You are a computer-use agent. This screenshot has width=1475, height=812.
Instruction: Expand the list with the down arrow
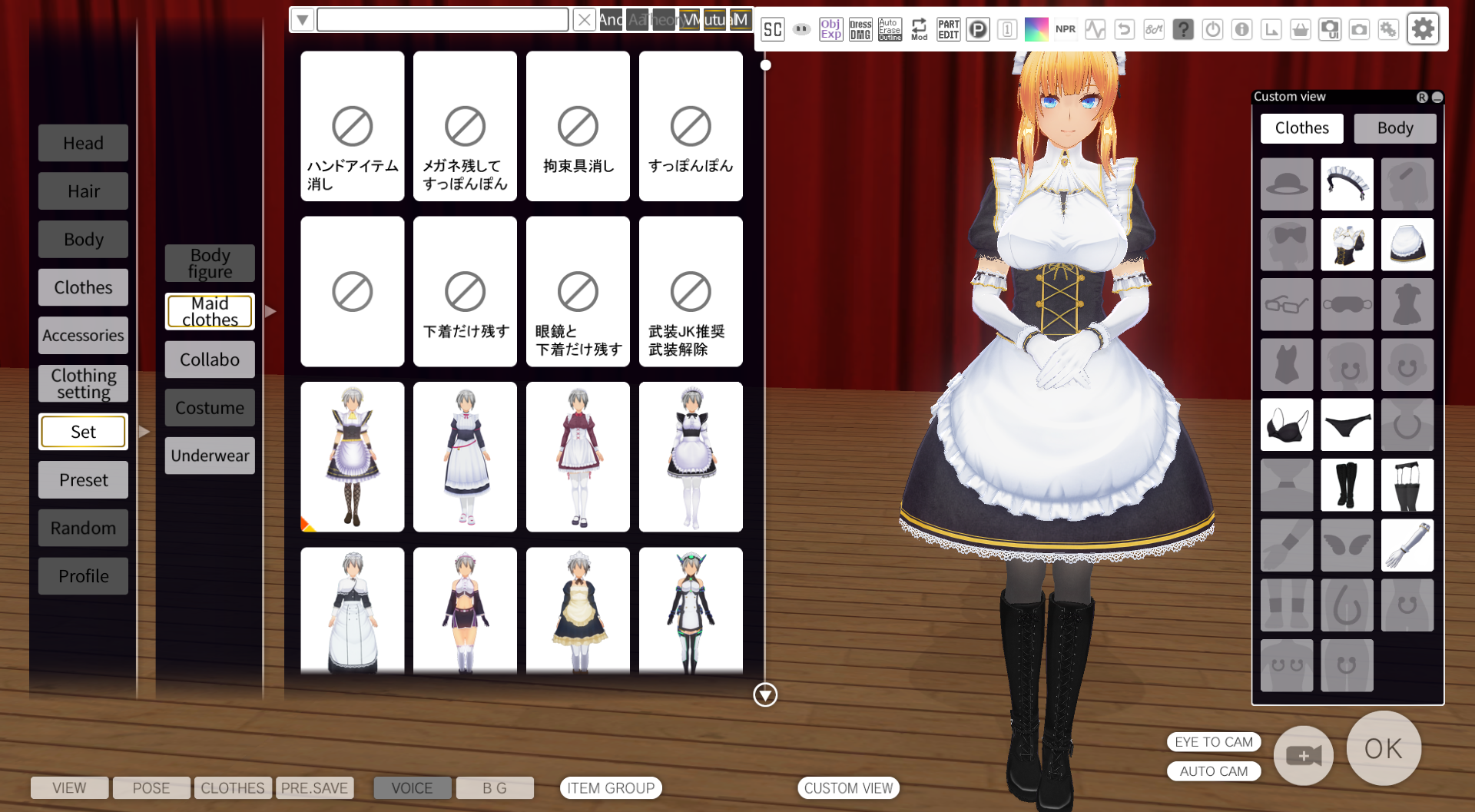764,695
